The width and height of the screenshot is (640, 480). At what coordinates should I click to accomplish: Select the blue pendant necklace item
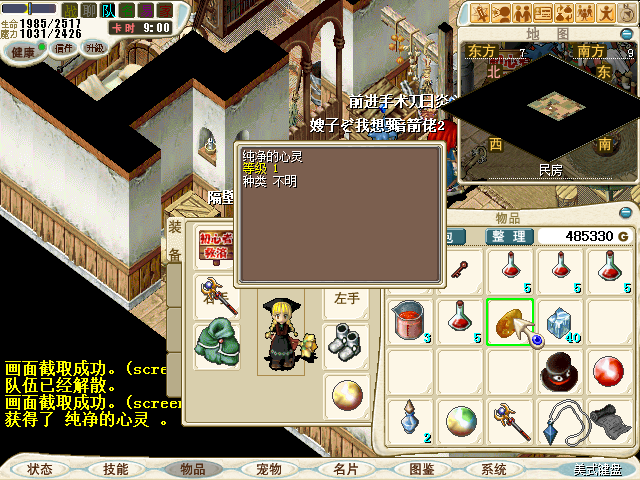click(x=560, y=421)
